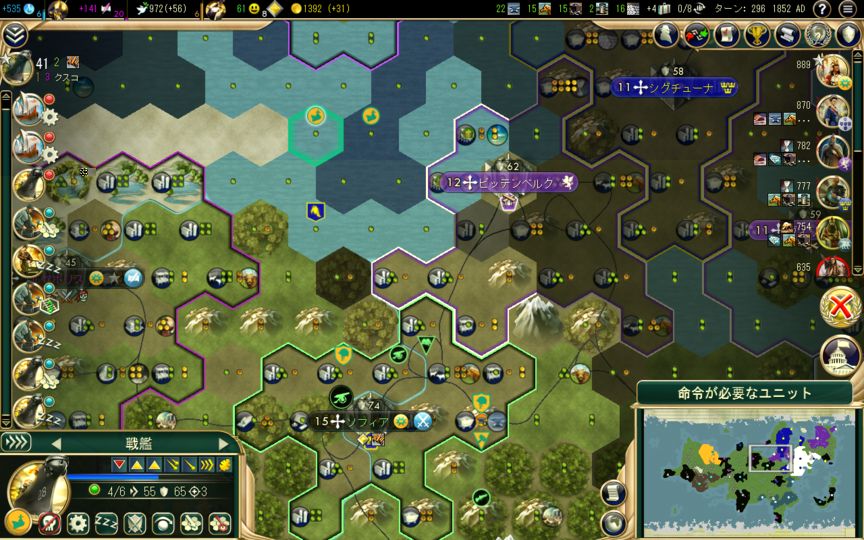
Task: Collapse the unit panel chevron button
Action: coord(17,443)
